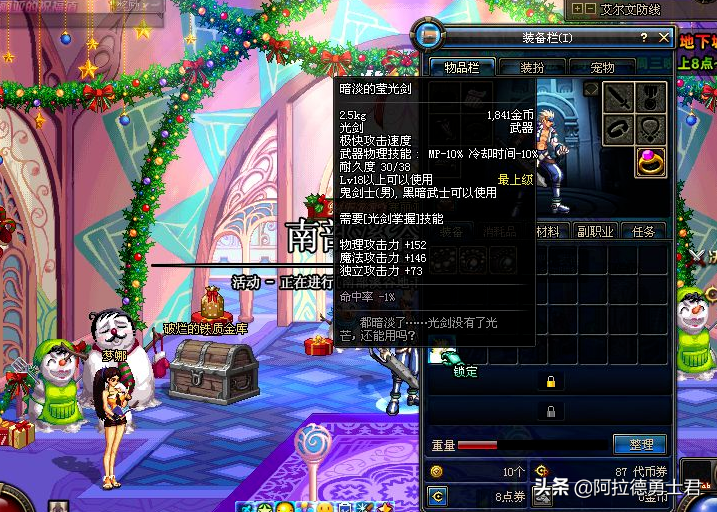This screenshot has height=512, width=717.
Task: Select the necklace equipment slot
Action: (650, 129)
